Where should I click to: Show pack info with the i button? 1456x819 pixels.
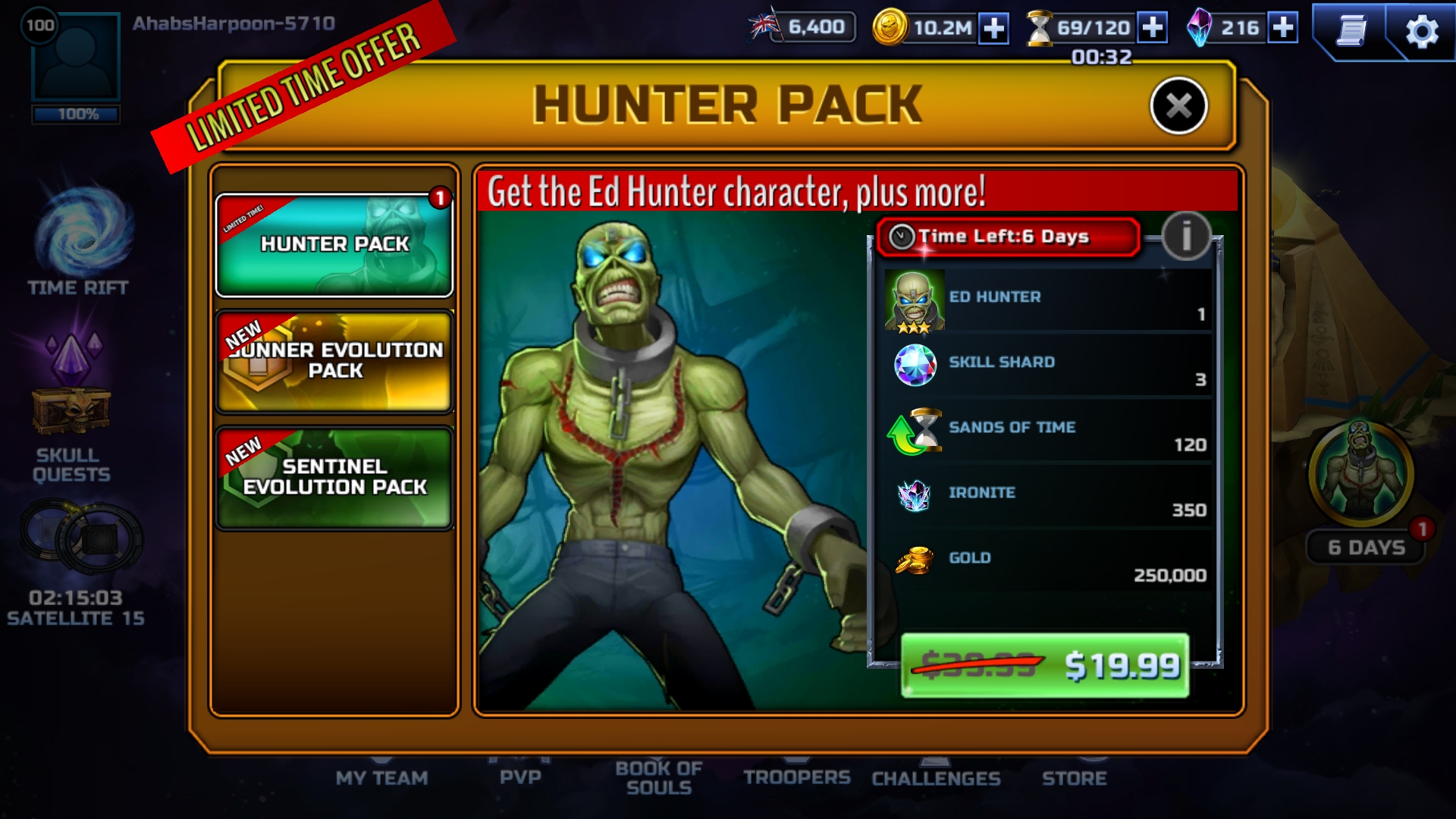point(1185,235)
